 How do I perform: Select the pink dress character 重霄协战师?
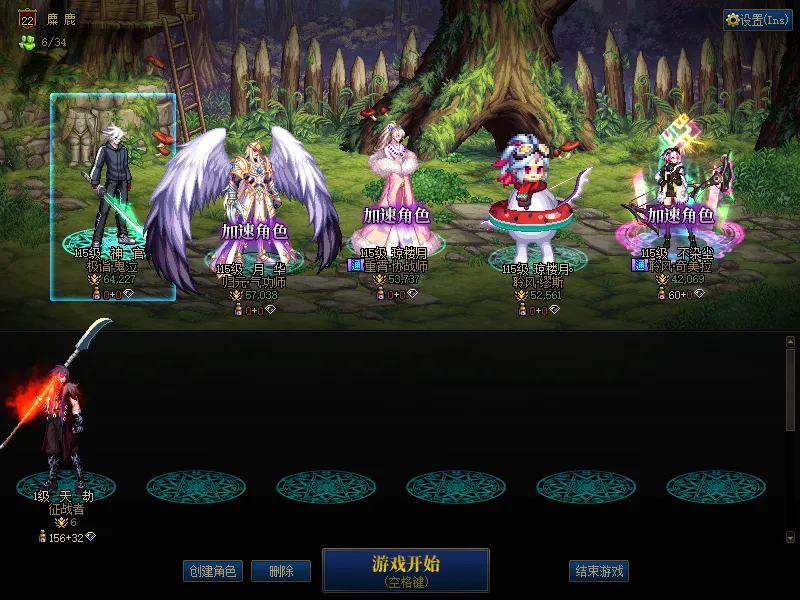394,200
